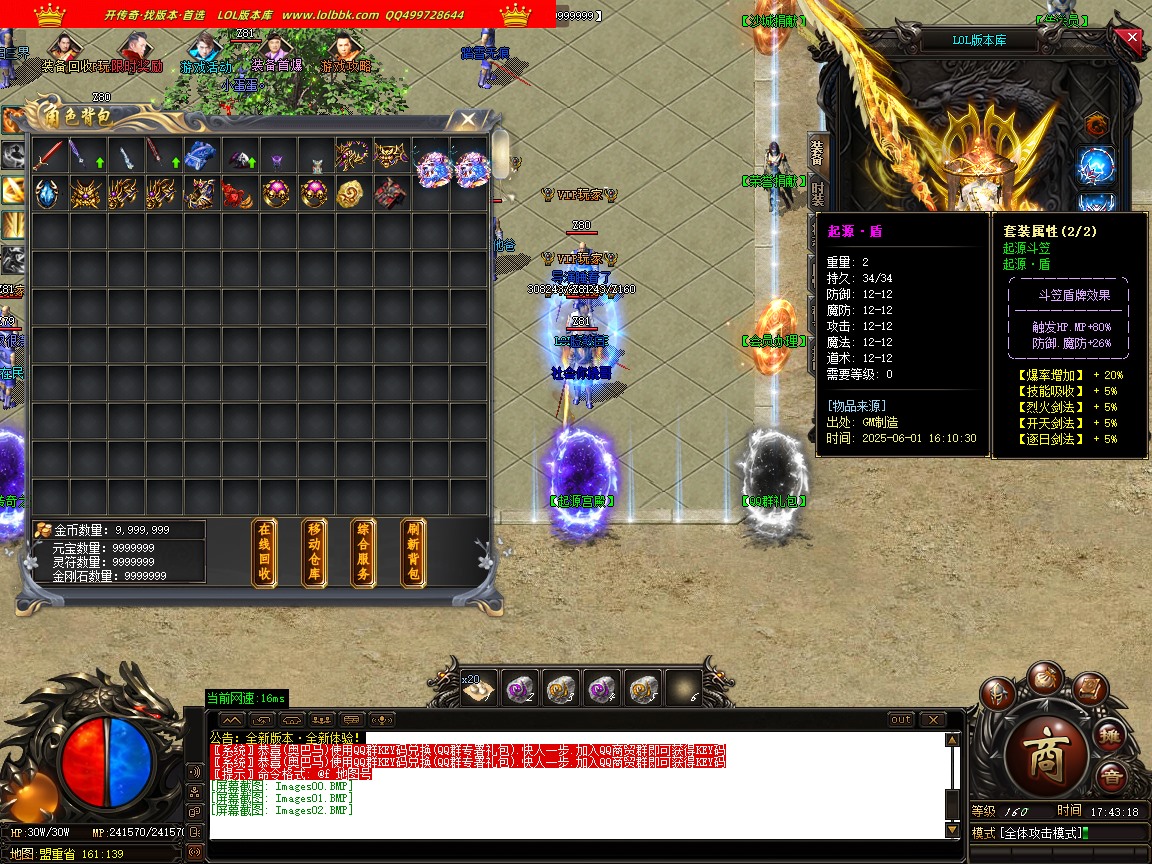Select the golden spiral medal item

tap(351, 192)
